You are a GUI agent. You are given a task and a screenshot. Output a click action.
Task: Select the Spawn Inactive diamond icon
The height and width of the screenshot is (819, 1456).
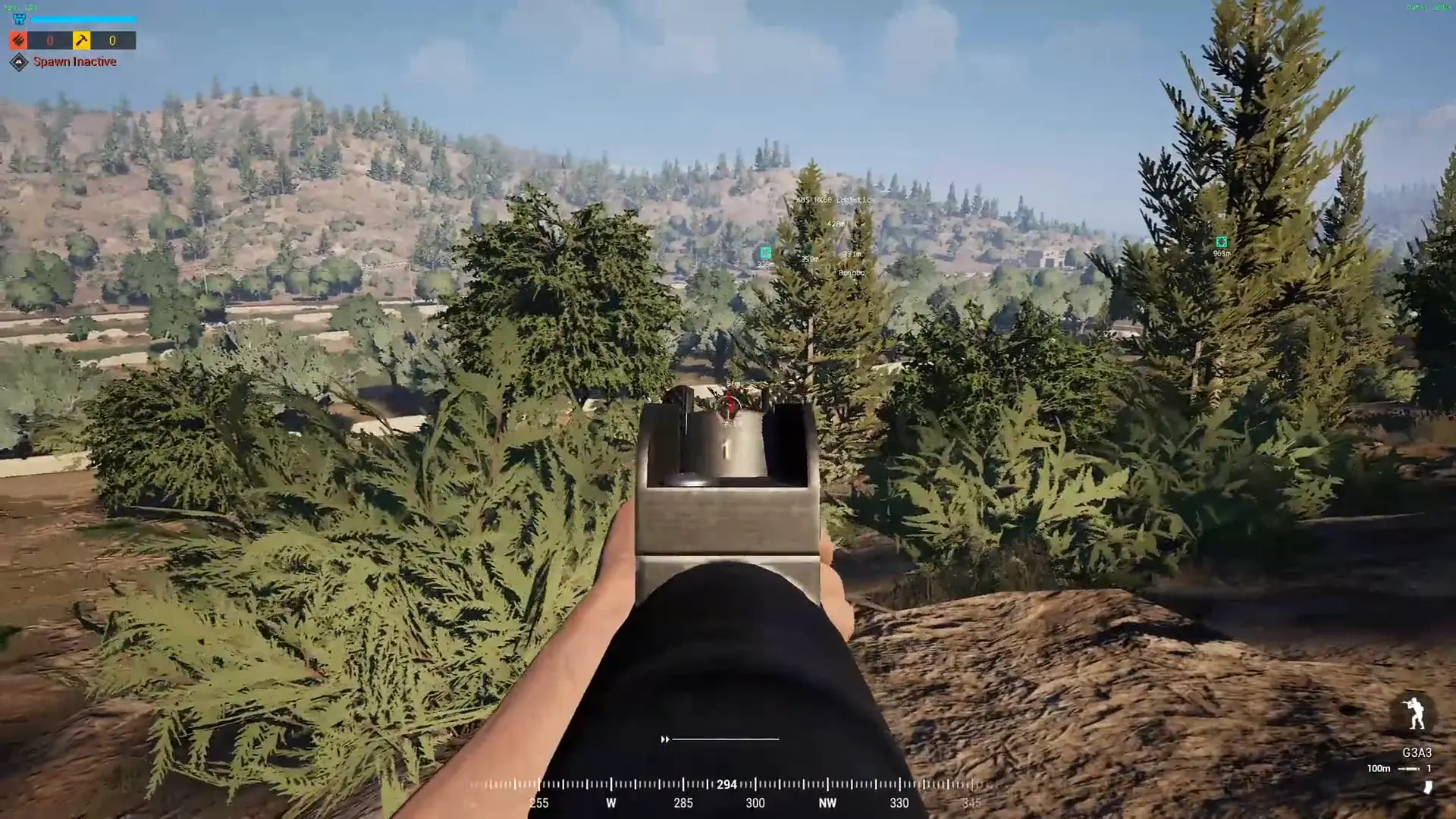tap(18, 62)
